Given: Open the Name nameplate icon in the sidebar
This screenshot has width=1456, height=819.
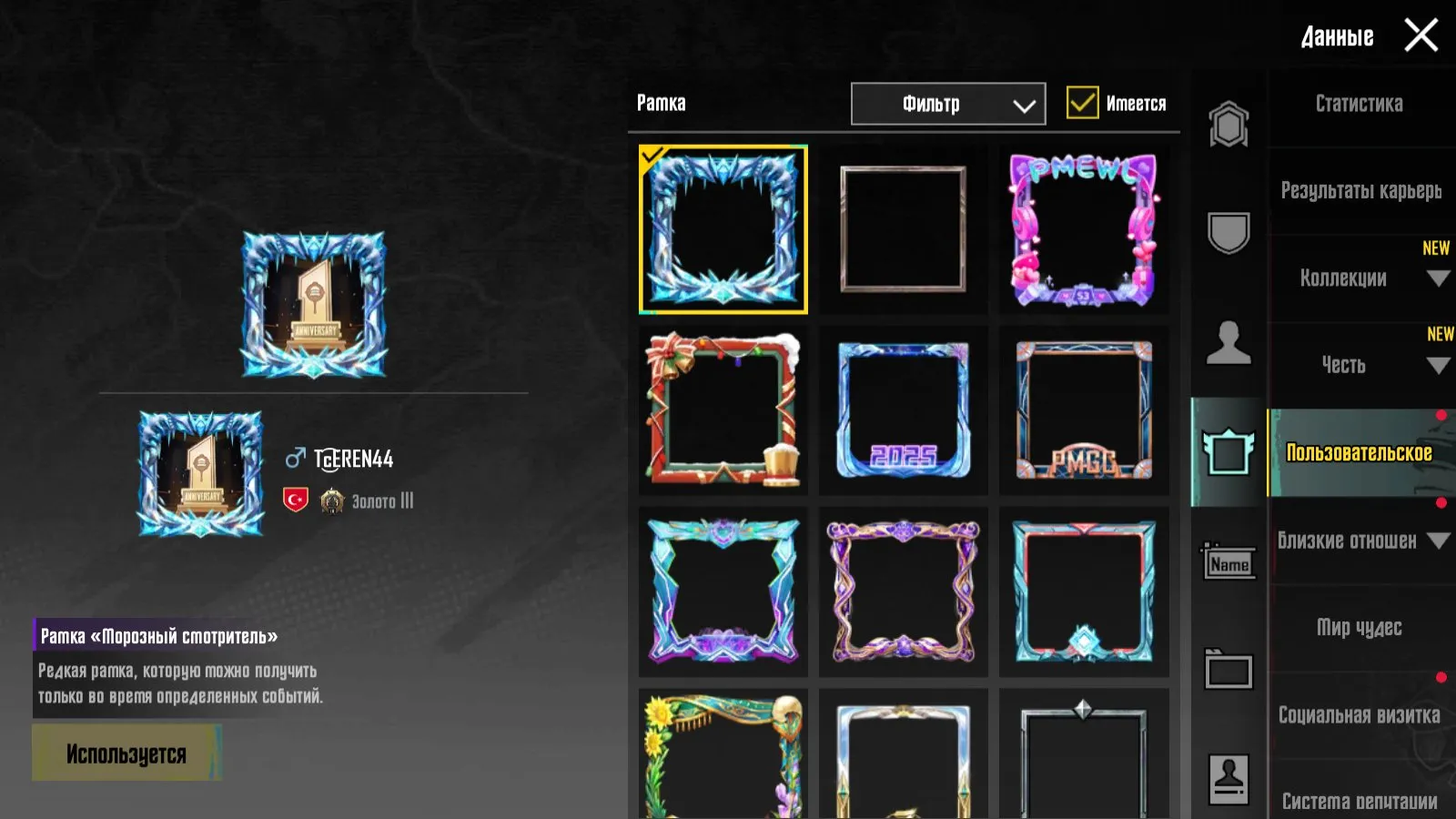Looking at the screenshot, I should pos(1228,564).
